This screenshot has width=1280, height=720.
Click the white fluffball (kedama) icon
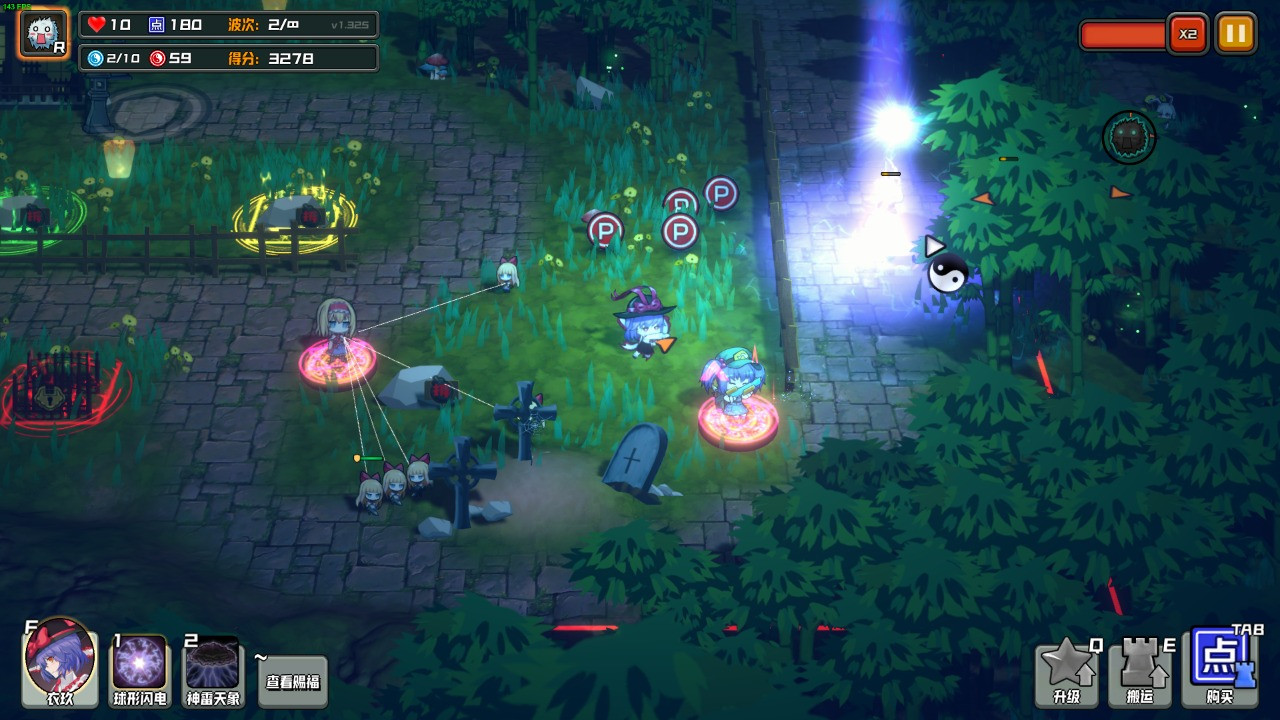44,33
